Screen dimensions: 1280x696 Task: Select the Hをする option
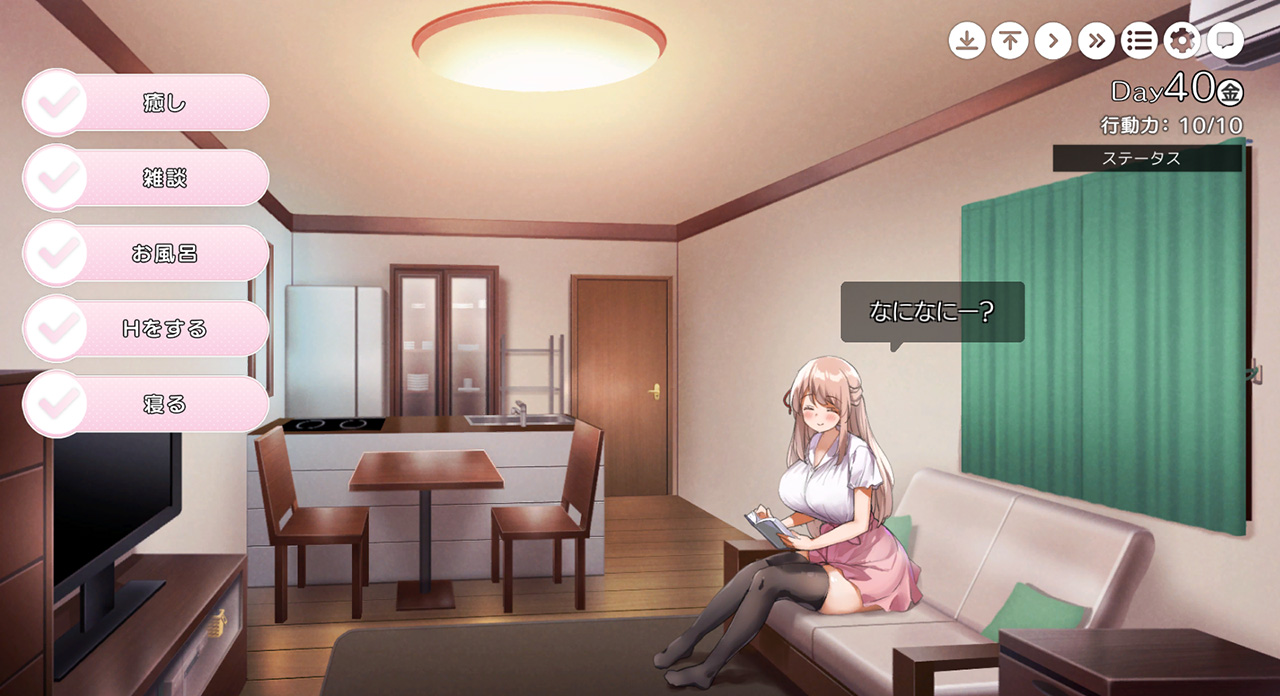point(146,329)
